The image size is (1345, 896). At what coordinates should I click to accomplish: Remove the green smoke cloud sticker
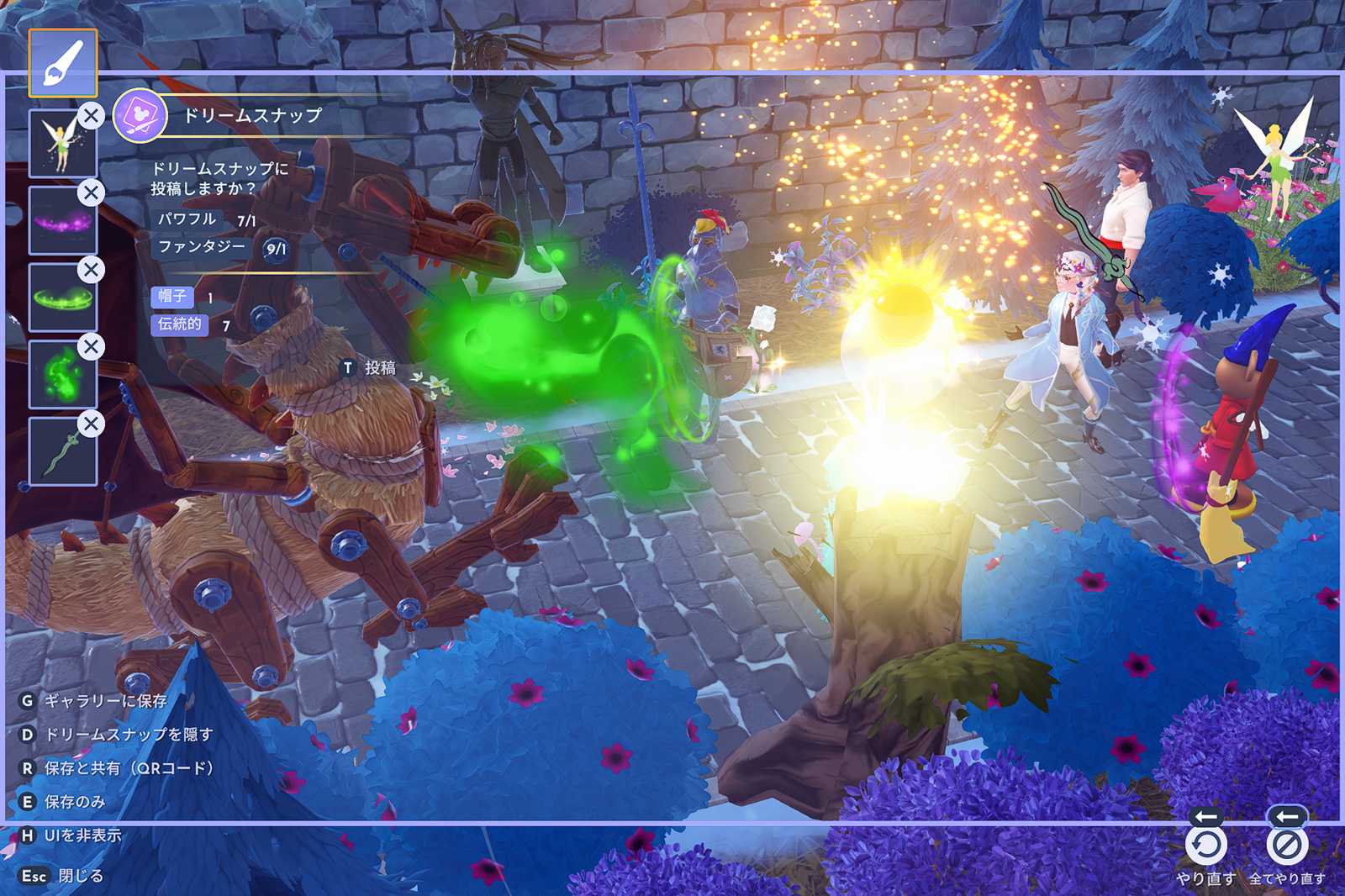tap(91, 346)
